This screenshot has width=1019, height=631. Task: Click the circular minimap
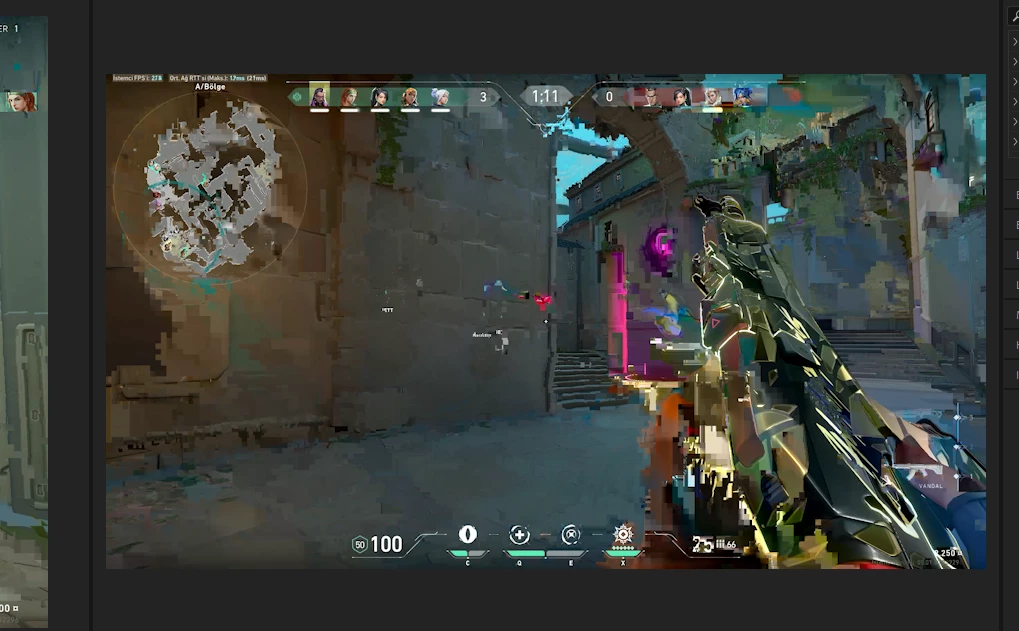[210, 188]
